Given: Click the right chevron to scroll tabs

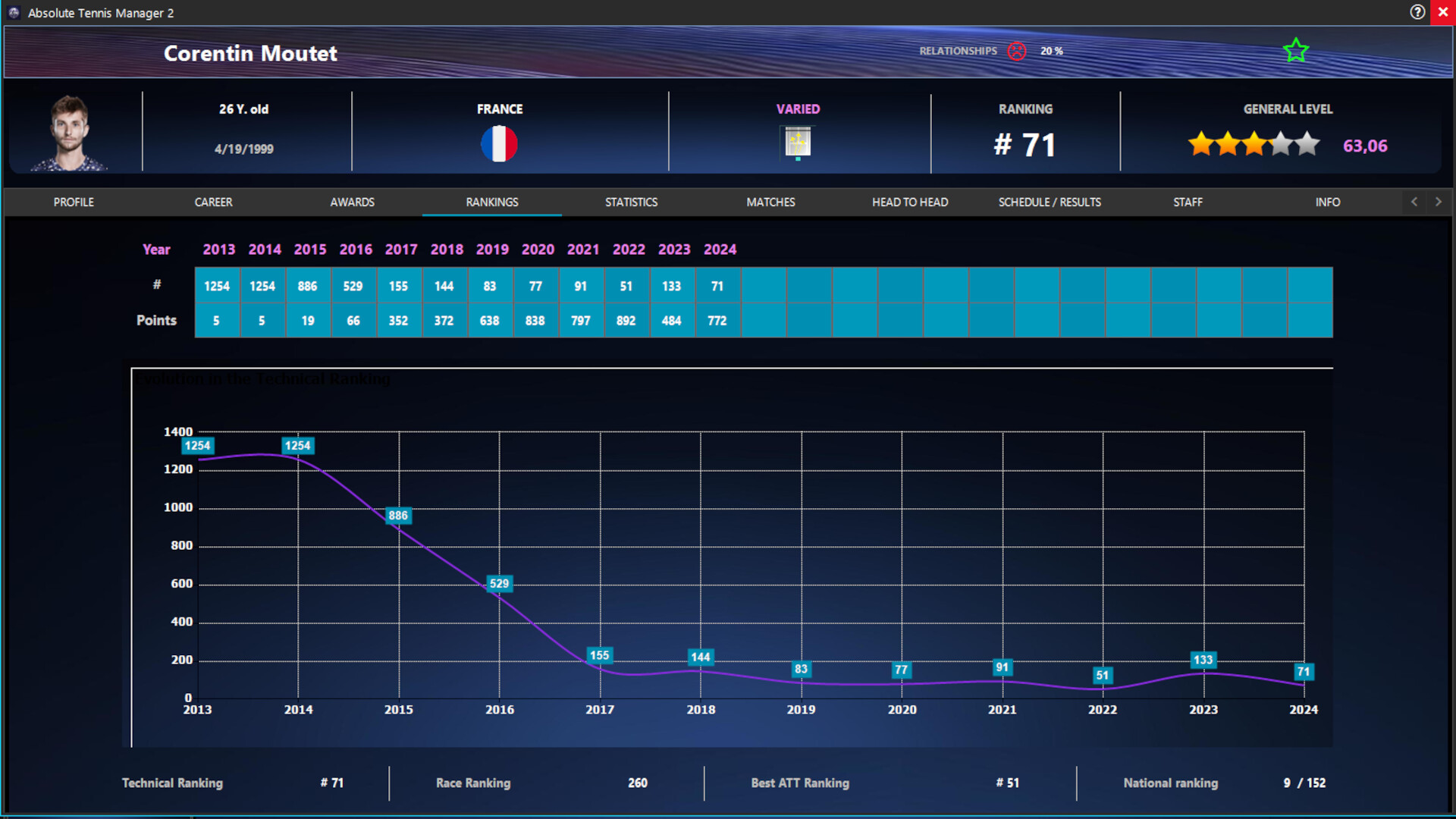Looking at the screenshot, I should tap(1438, 202).
